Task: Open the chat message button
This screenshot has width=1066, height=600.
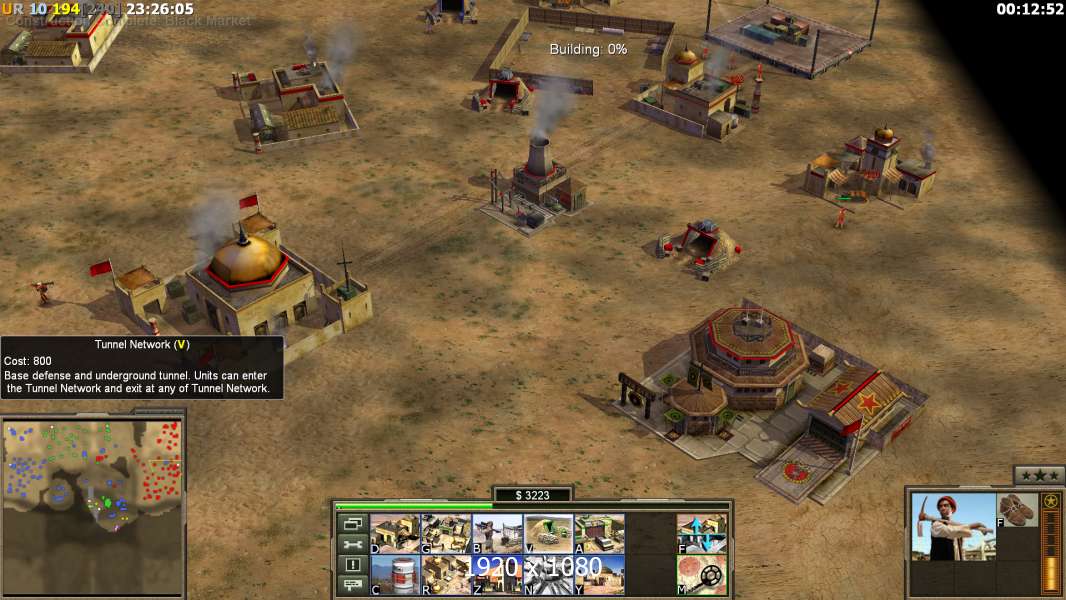Action: (352, 585)
